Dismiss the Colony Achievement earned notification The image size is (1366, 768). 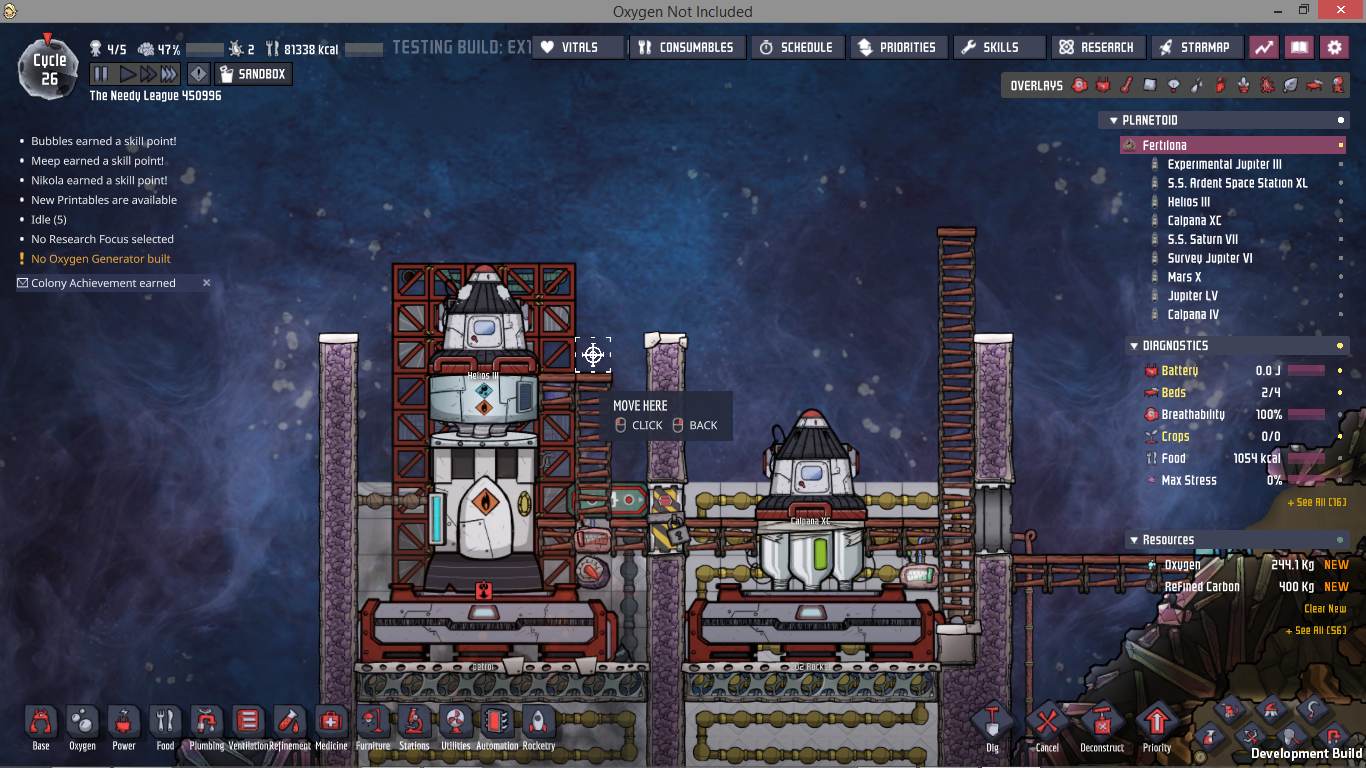(207, 283)
